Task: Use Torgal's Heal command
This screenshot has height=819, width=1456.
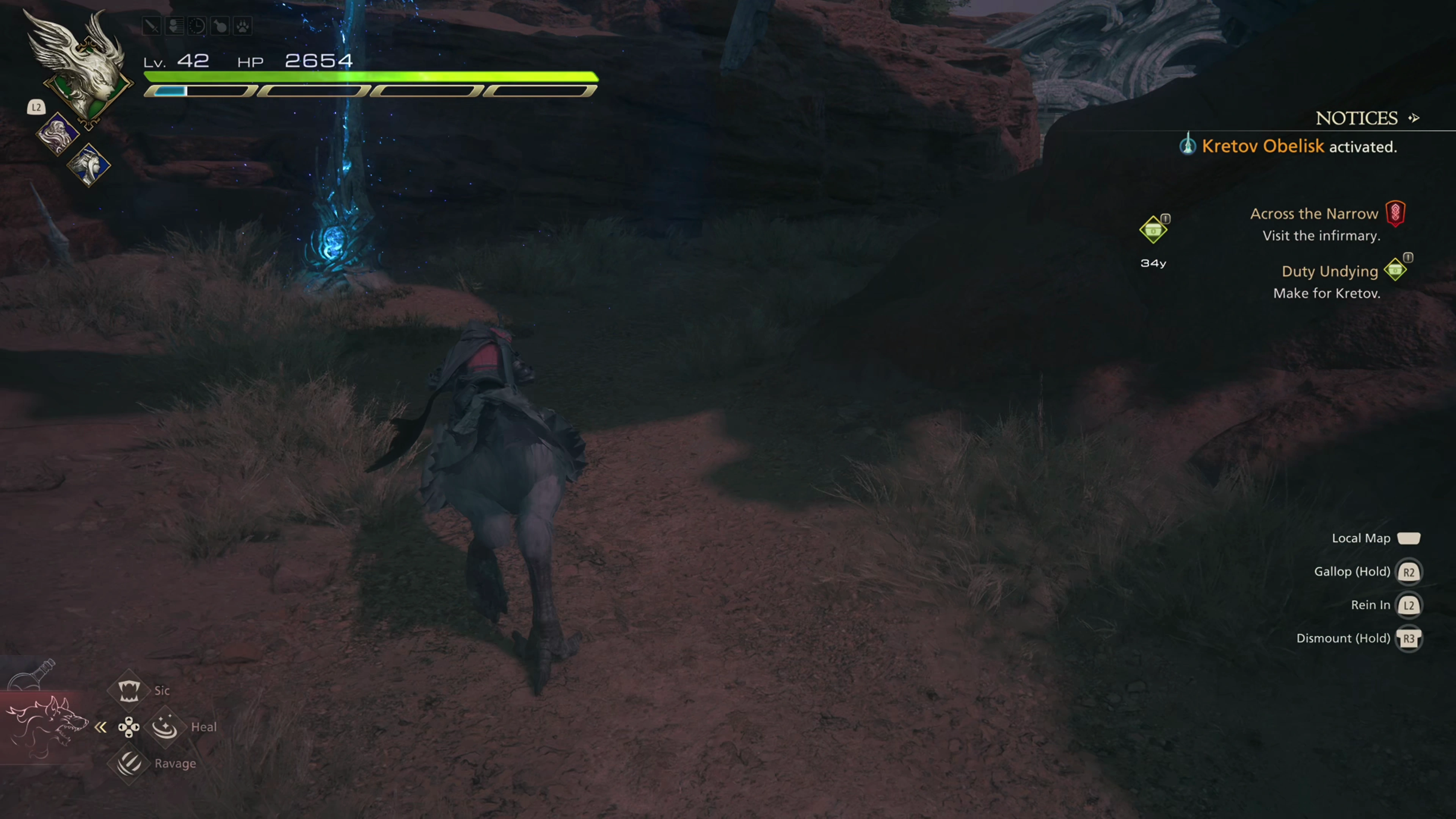Action: tap(165, 726)
